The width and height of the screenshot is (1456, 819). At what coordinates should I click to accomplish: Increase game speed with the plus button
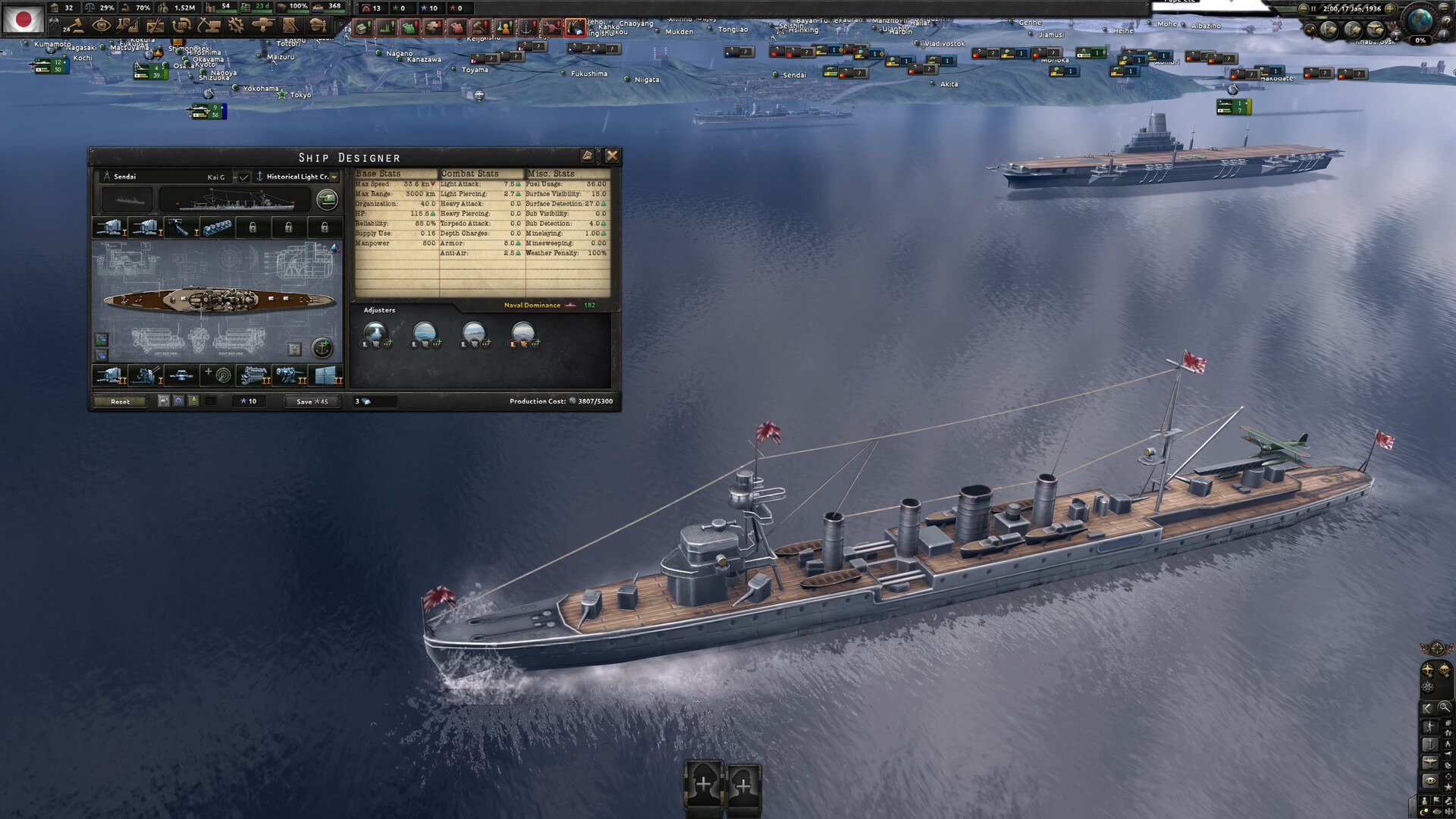[1390, 9]
